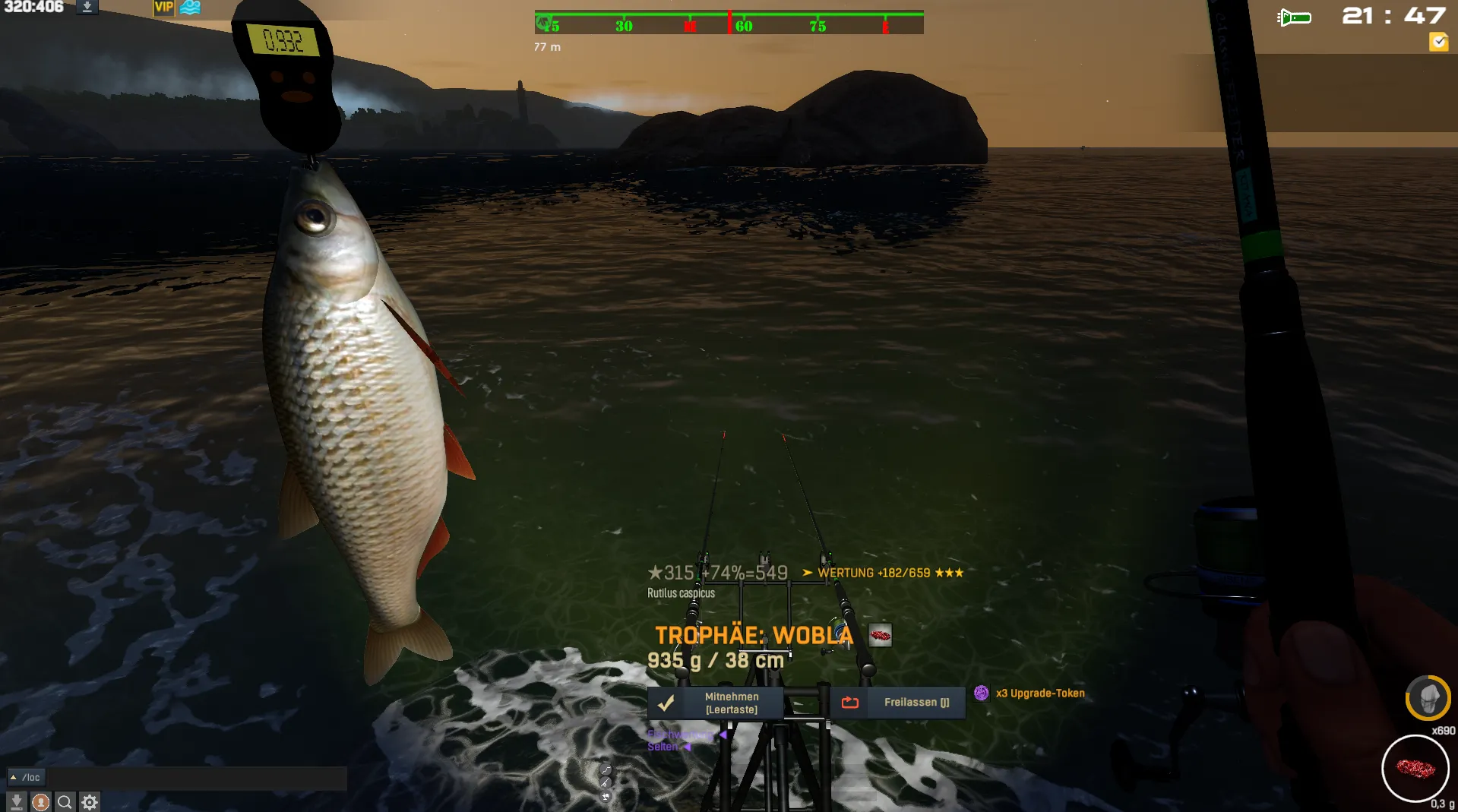1458x812 pixels.
Task: Click the download arrow next to the coordinates
Action: click(87, 8)
